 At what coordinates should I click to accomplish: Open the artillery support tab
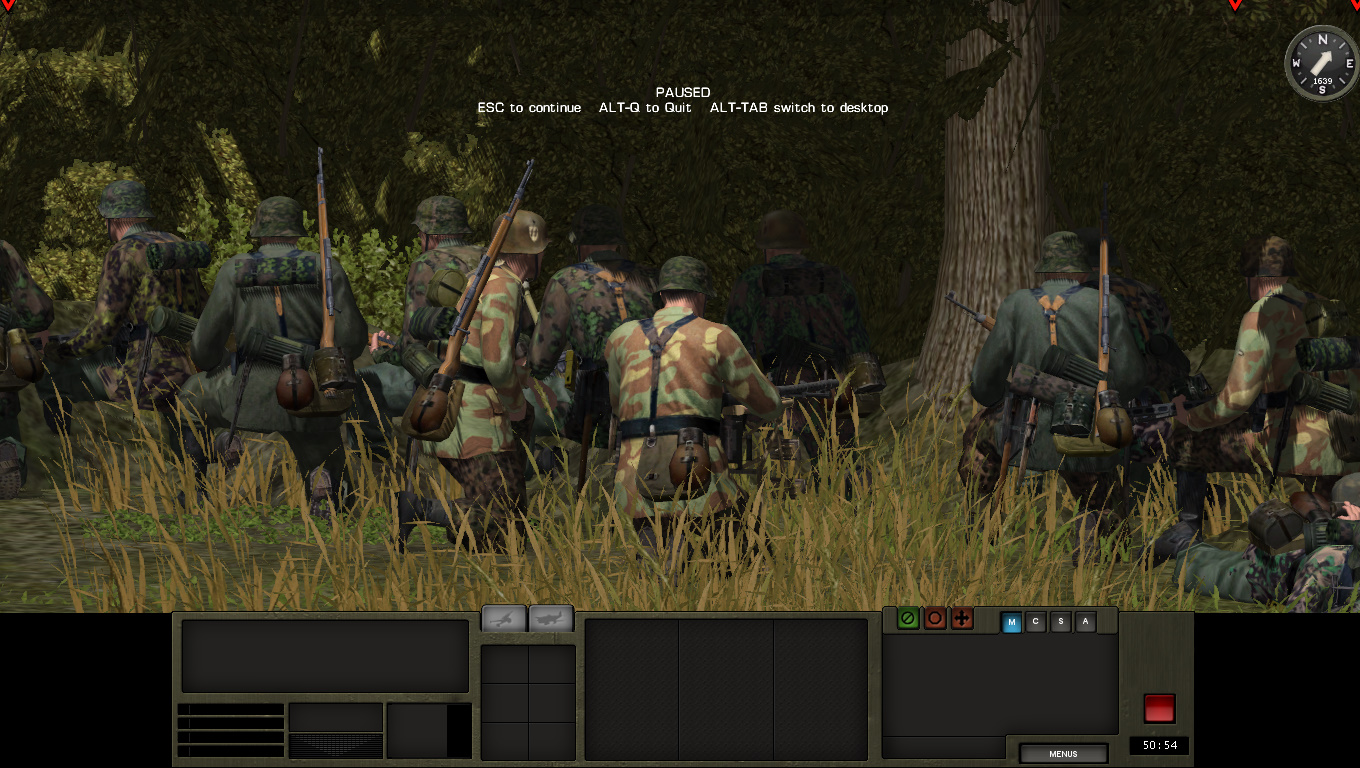tap(504, 618)
